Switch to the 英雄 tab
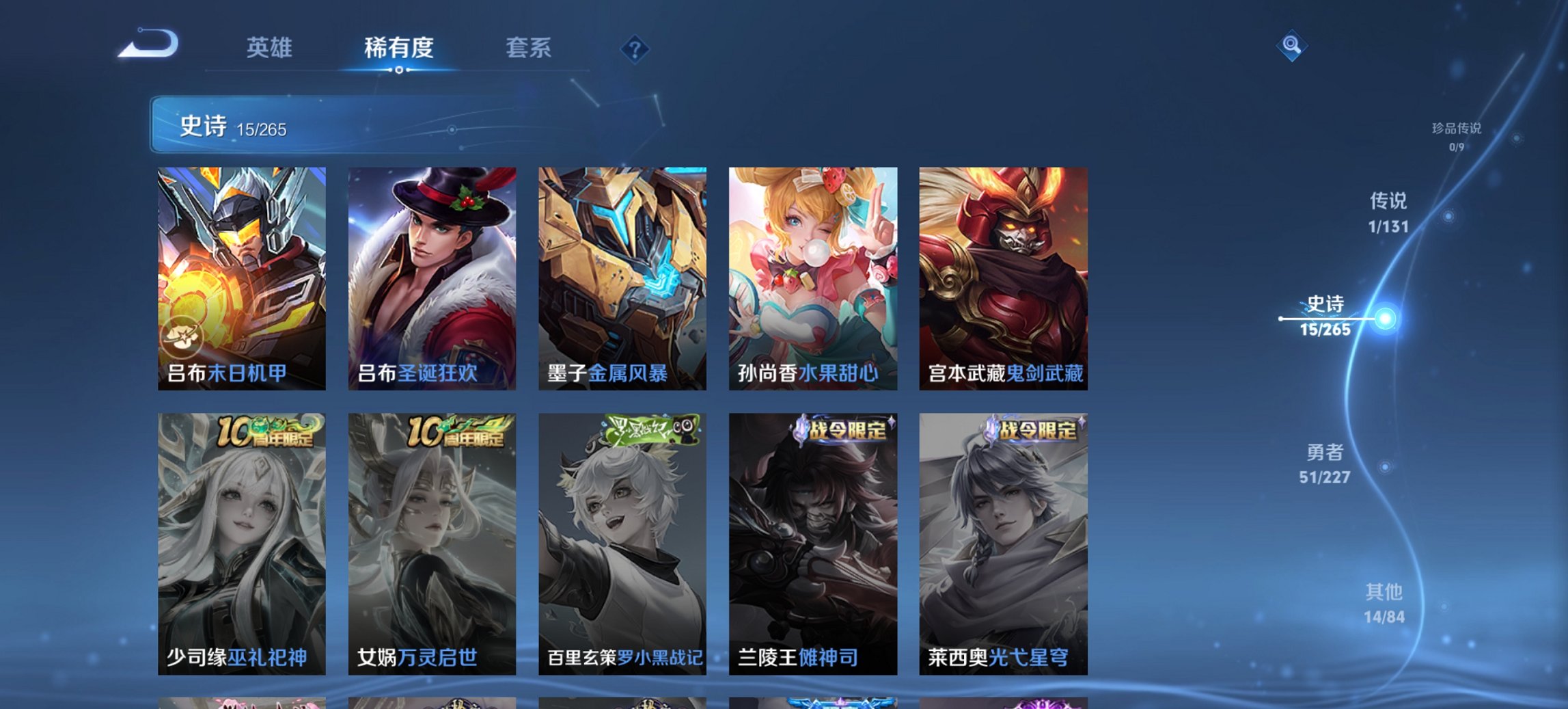The image size is (1568, 709). pyautogui.click(x=271, y=48)
